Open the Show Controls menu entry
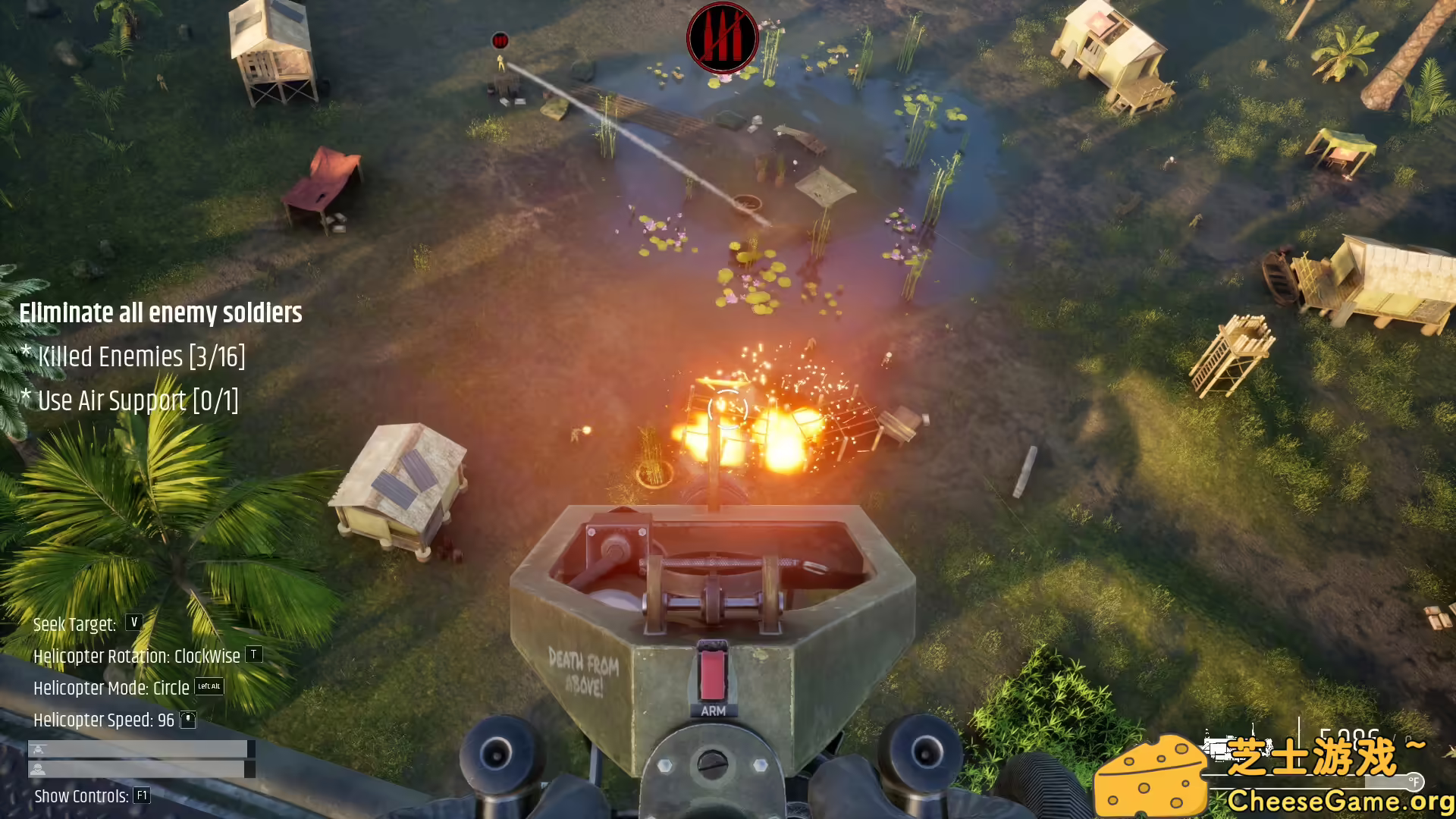1456x819 pixels. [81, 796]
